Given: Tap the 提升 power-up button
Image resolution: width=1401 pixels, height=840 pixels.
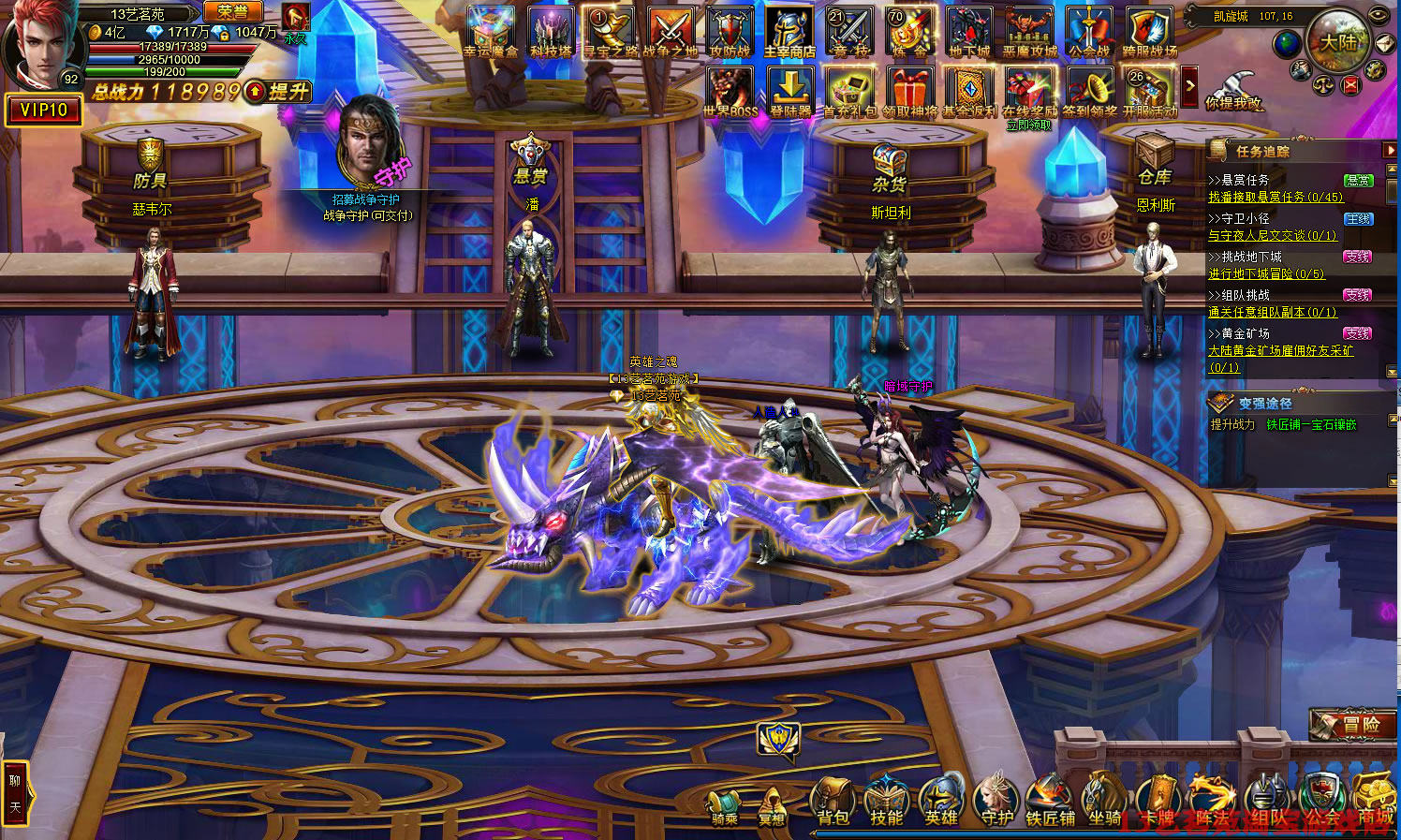Looking at the screenshot, I should tap(278, 92).
